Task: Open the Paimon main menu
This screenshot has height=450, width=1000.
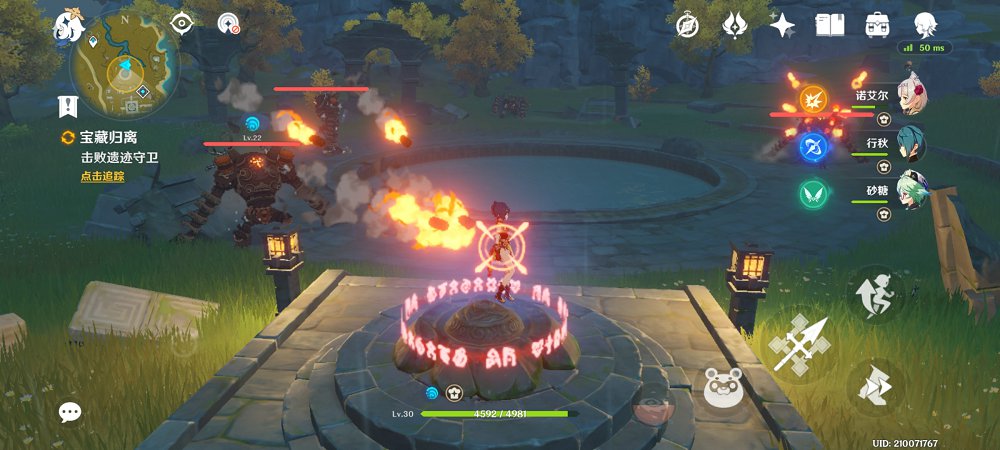Action: point(70,25)
